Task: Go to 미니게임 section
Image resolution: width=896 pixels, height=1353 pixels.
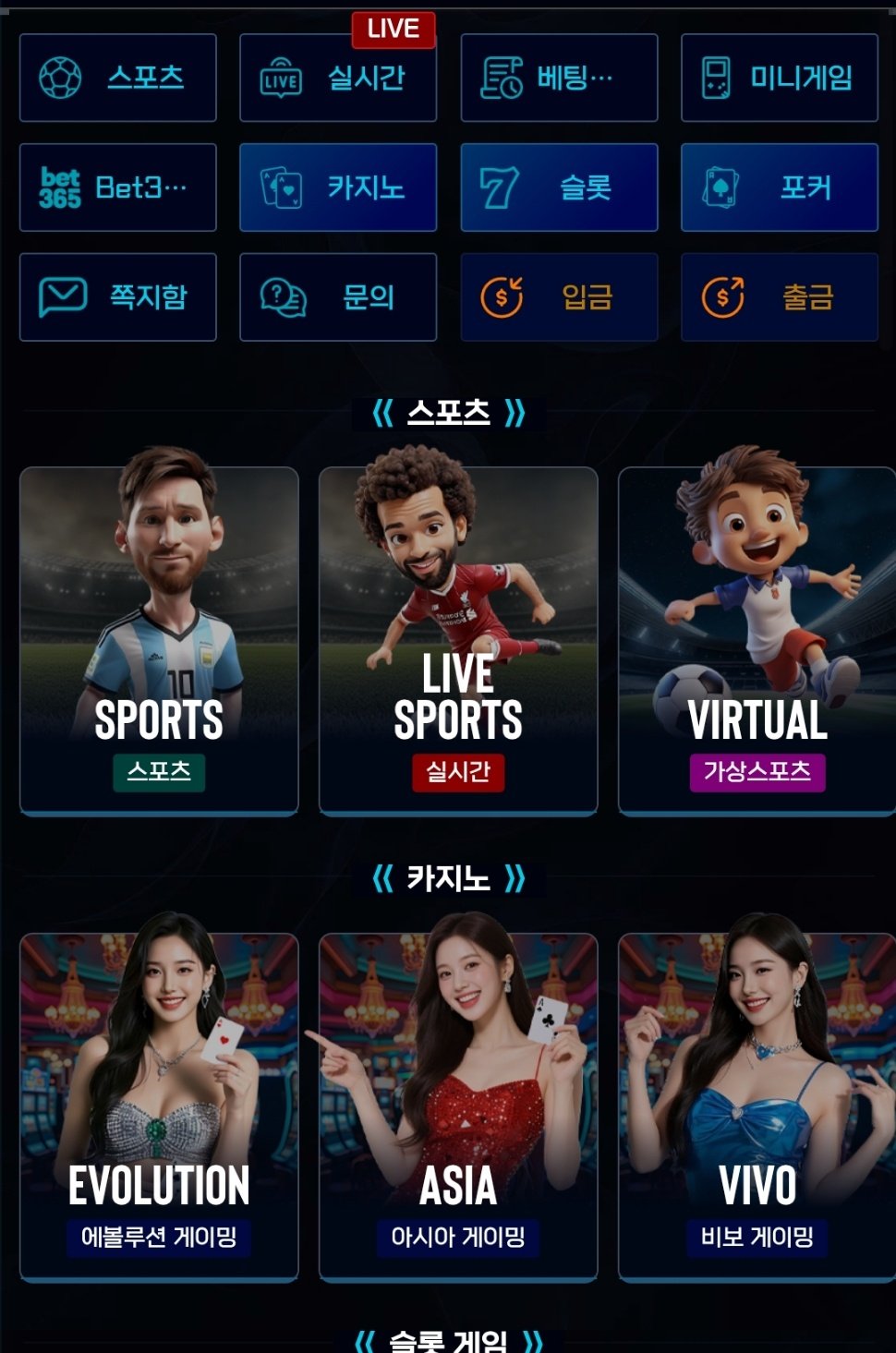Action: tap(780, 78)
